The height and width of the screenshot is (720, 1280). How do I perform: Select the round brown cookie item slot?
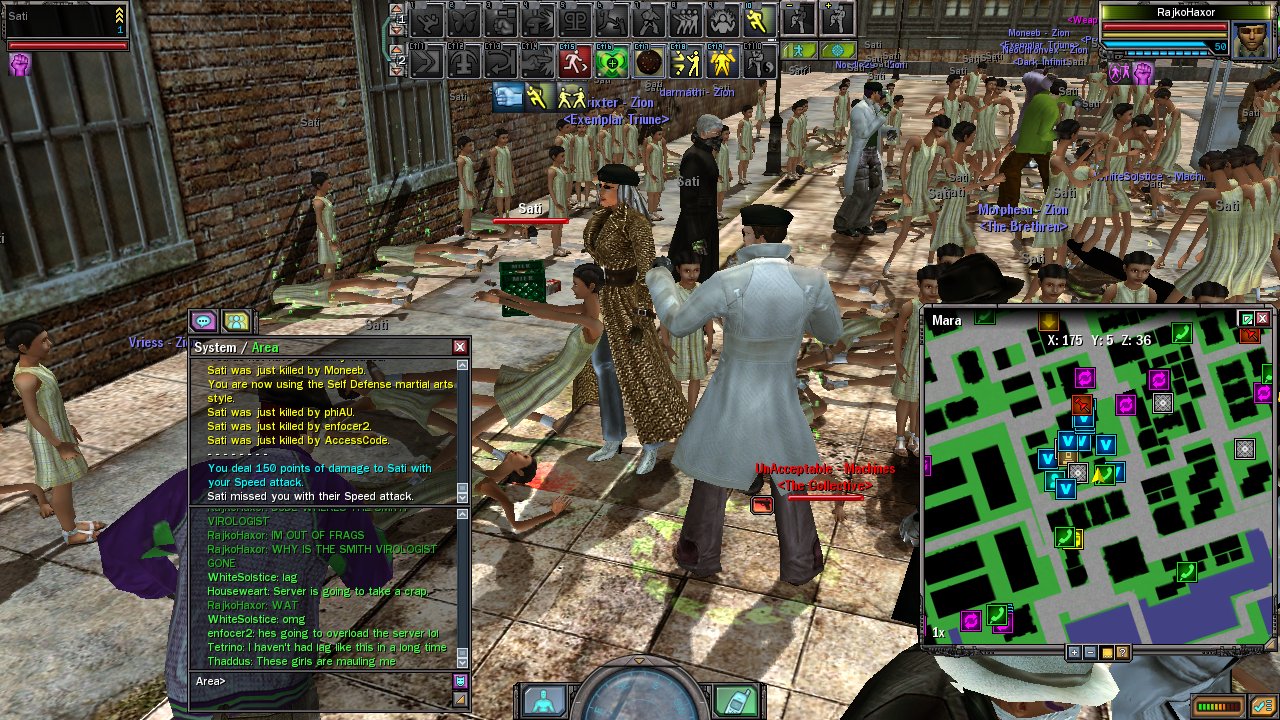pos(649,63)
